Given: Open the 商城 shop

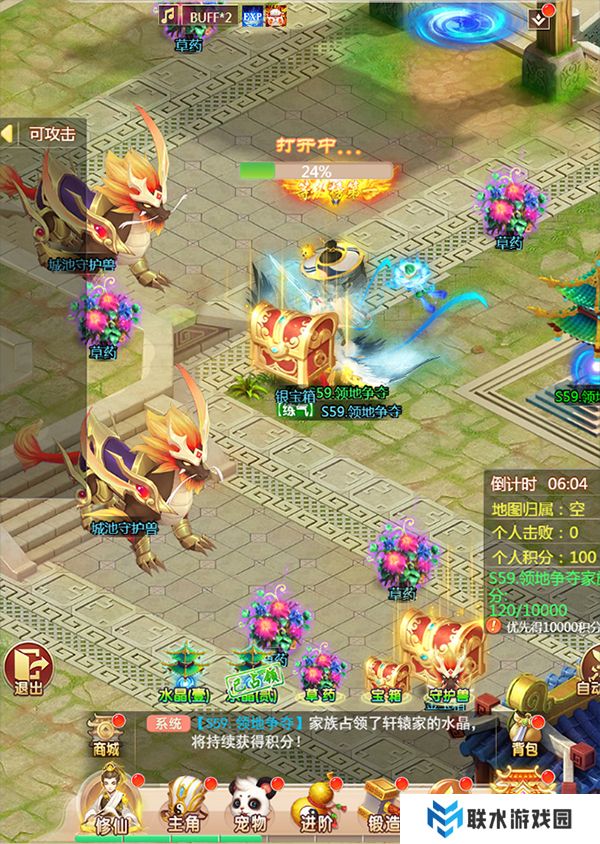Looking at the screenshot, I should pos(105,735).
